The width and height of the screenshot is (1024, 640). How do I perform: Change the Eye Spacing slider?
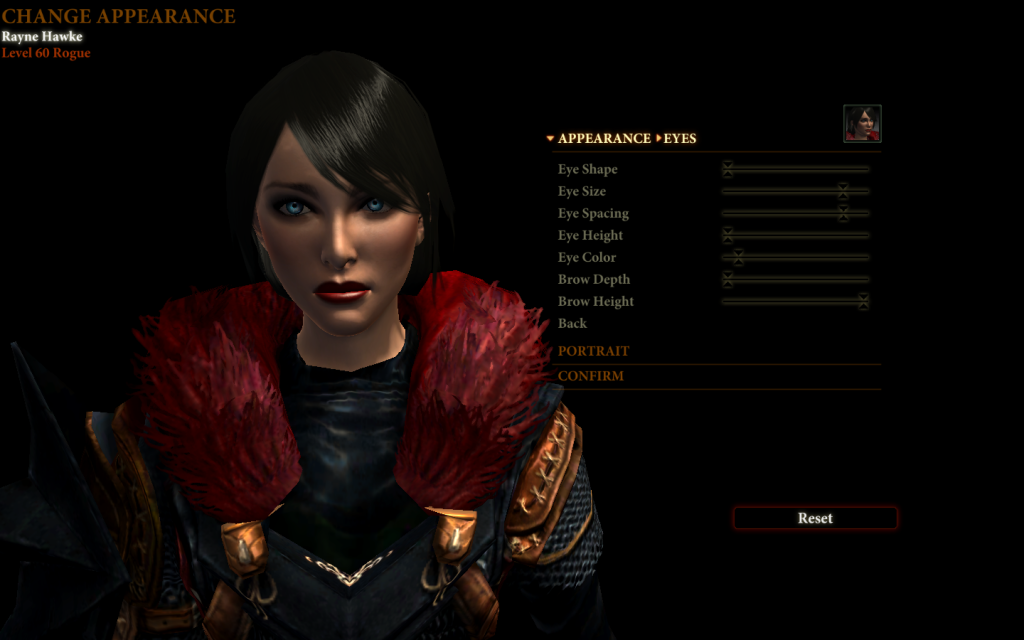coord(843,213)
